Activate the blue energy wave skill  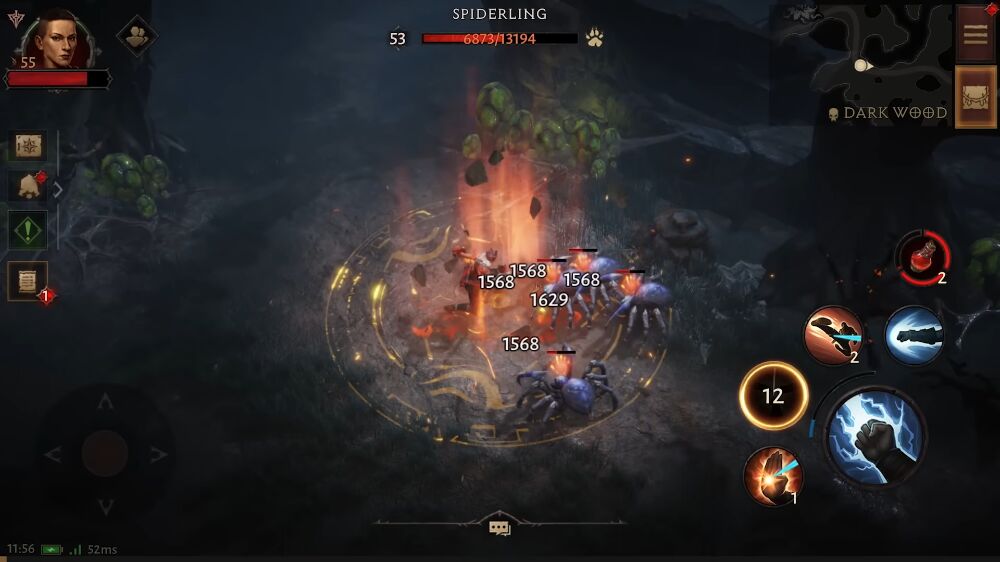[x=913, y=335]
